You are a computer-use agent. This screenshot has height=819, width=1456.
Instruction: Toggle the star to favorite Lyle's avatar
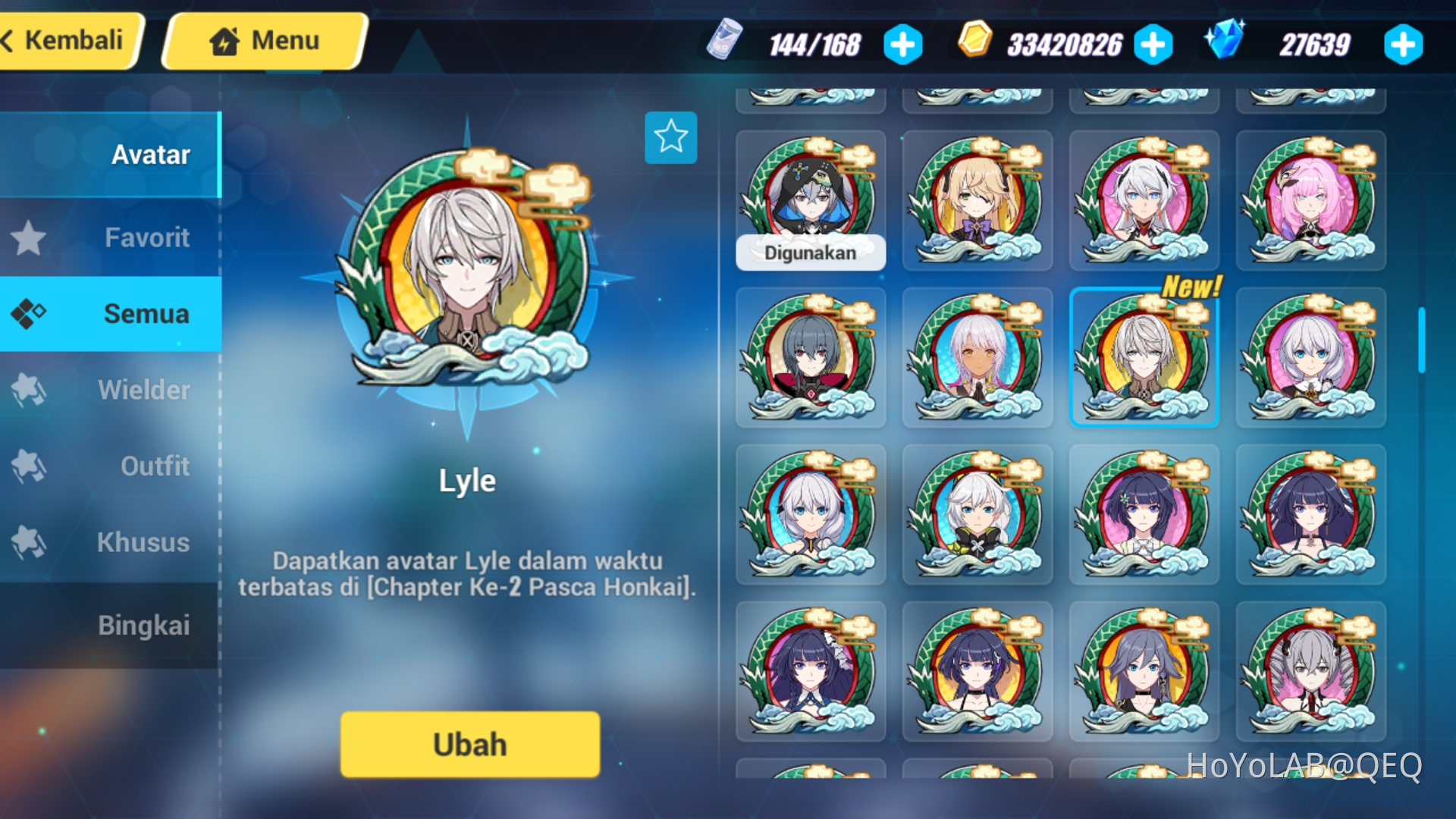pos(670,137)
